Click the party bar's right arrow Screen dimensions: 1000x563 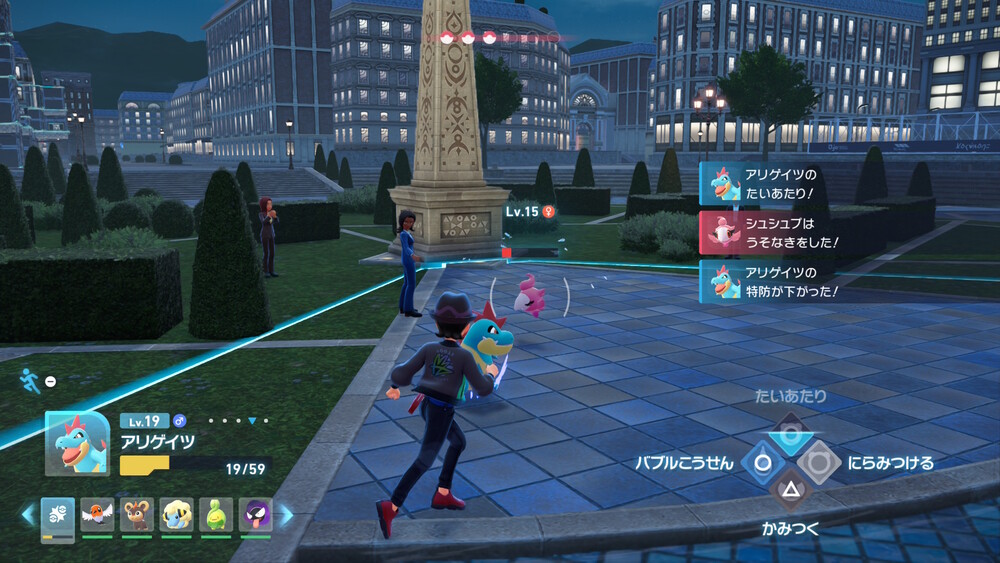coord(286,515)
